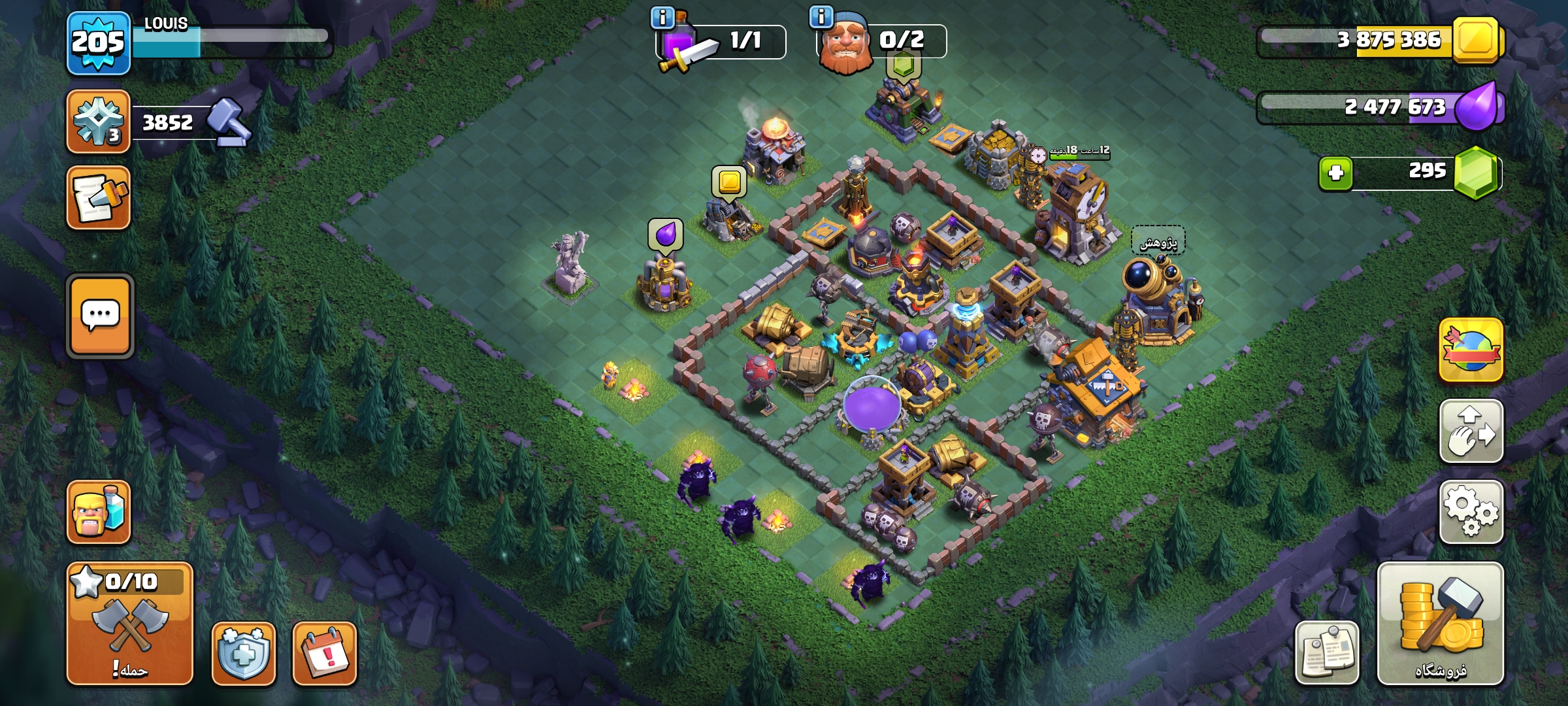Collect gems from the green gem bubble
This screenshot has width=1568, height=706.
[903, 65]
